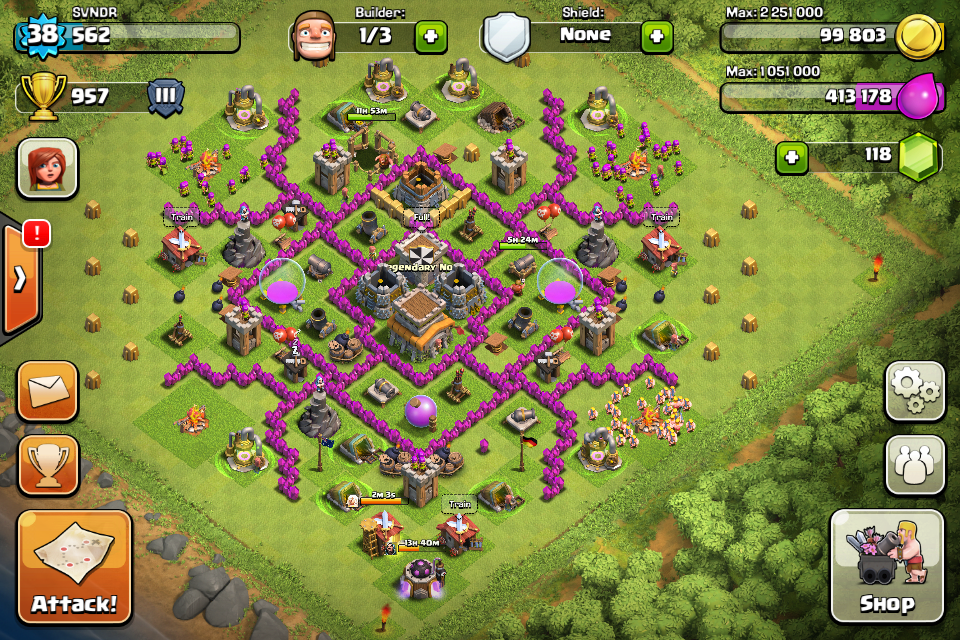Buy a shield with the plus button
Image resolution: width=960 pixels, height=640 pixels.
[x=656, y=37]
